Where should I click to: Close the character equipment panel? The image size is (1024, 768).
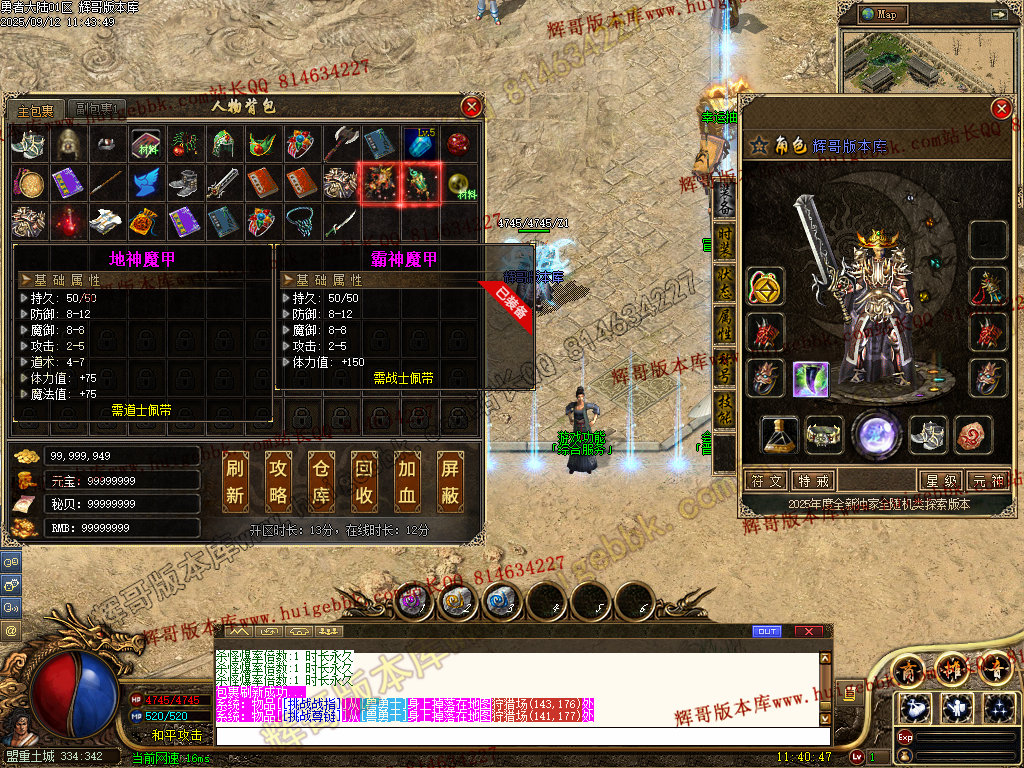(1001, 109)
